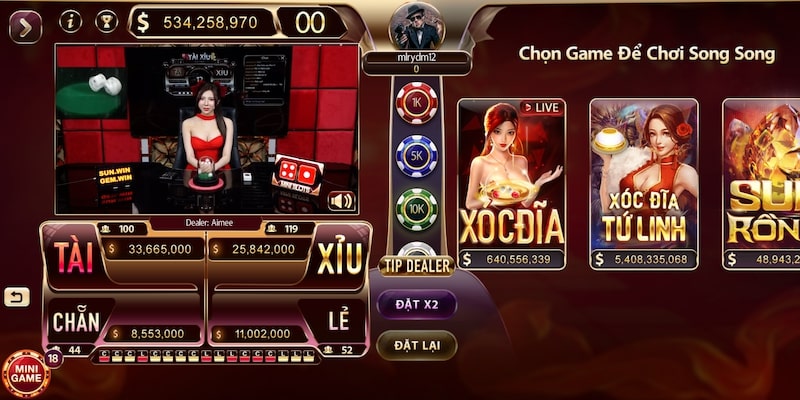The height and width of the screenshot is (400, 800).
Task: Click the yellow back arrow button
Action: (x=15, y=297)
